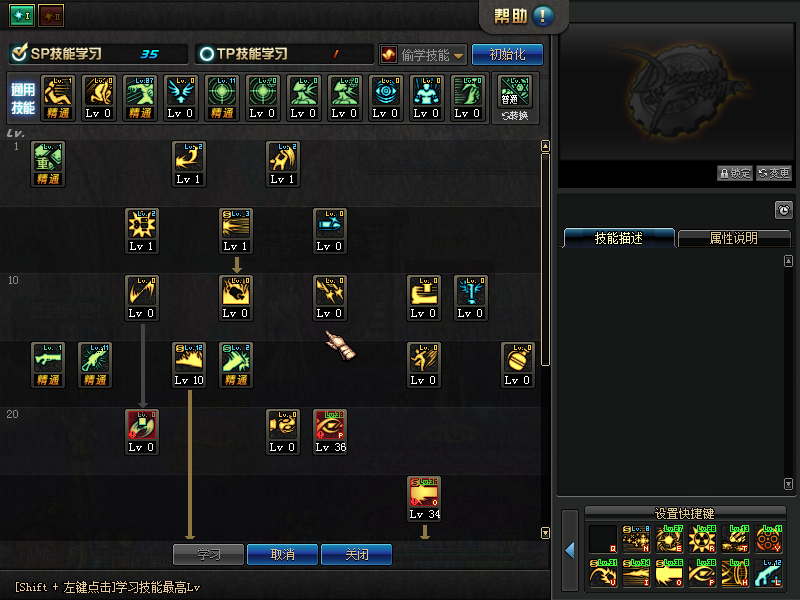Switch to the 技能描述 tab

pyautogui.click(x=619, y=239)
